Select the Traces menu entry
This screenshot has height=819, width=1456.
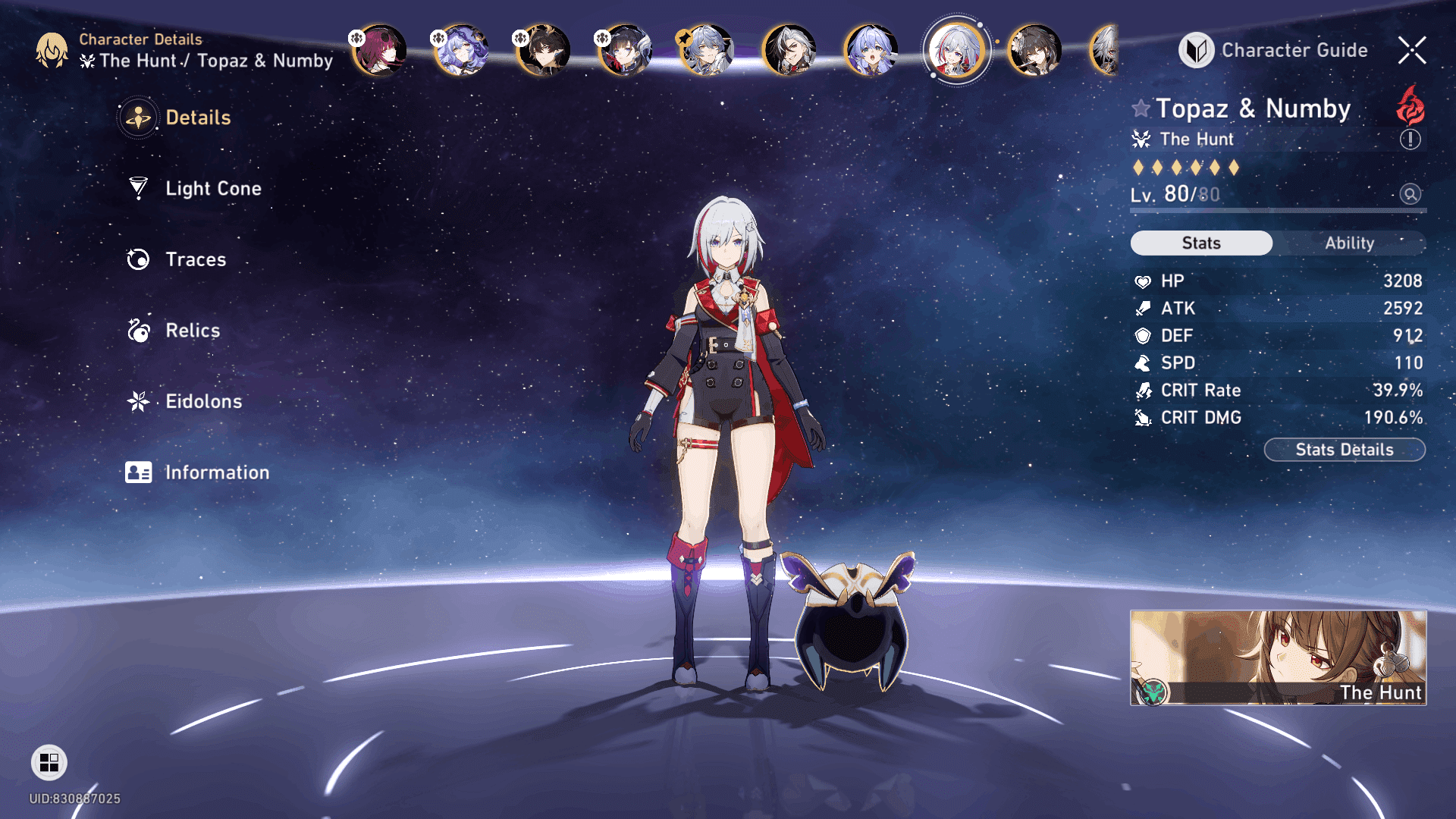click(x=195, y=259)
